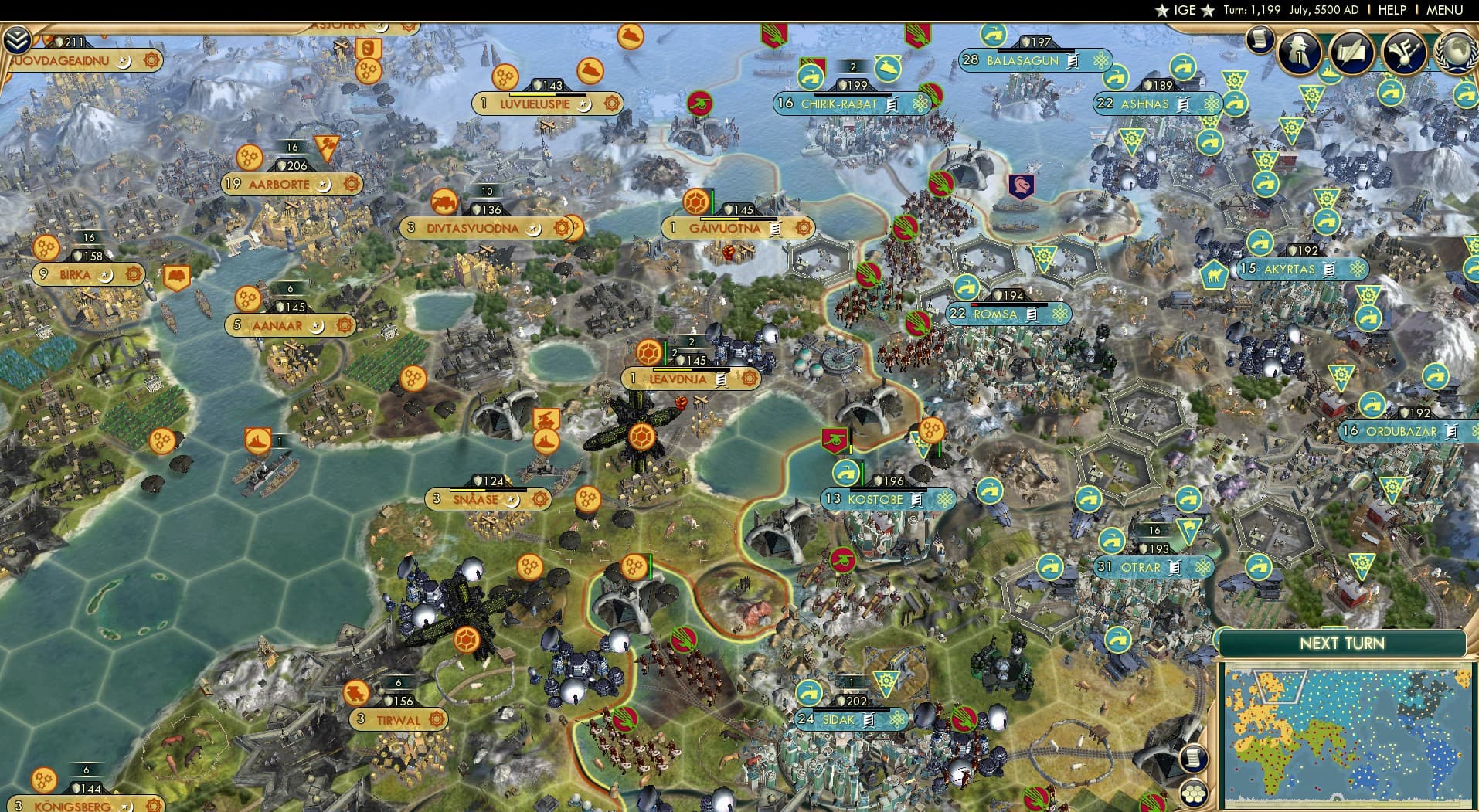Open the espionage overview spy icon
Image resolution: width=1479 pixels, height=812 pixels.
[x=1298, y=52]
